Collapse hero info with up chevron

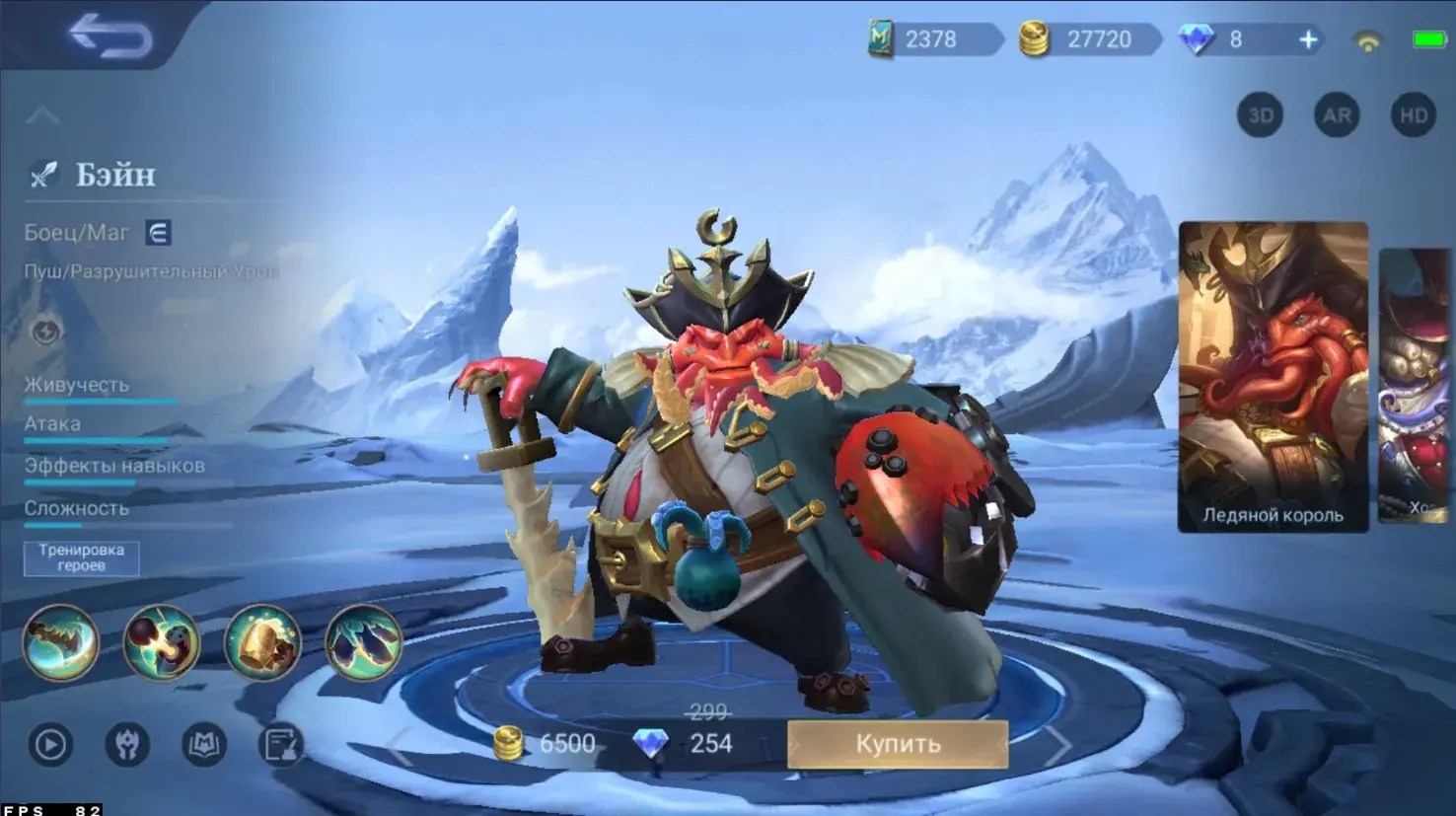click(x=41, y=116)
